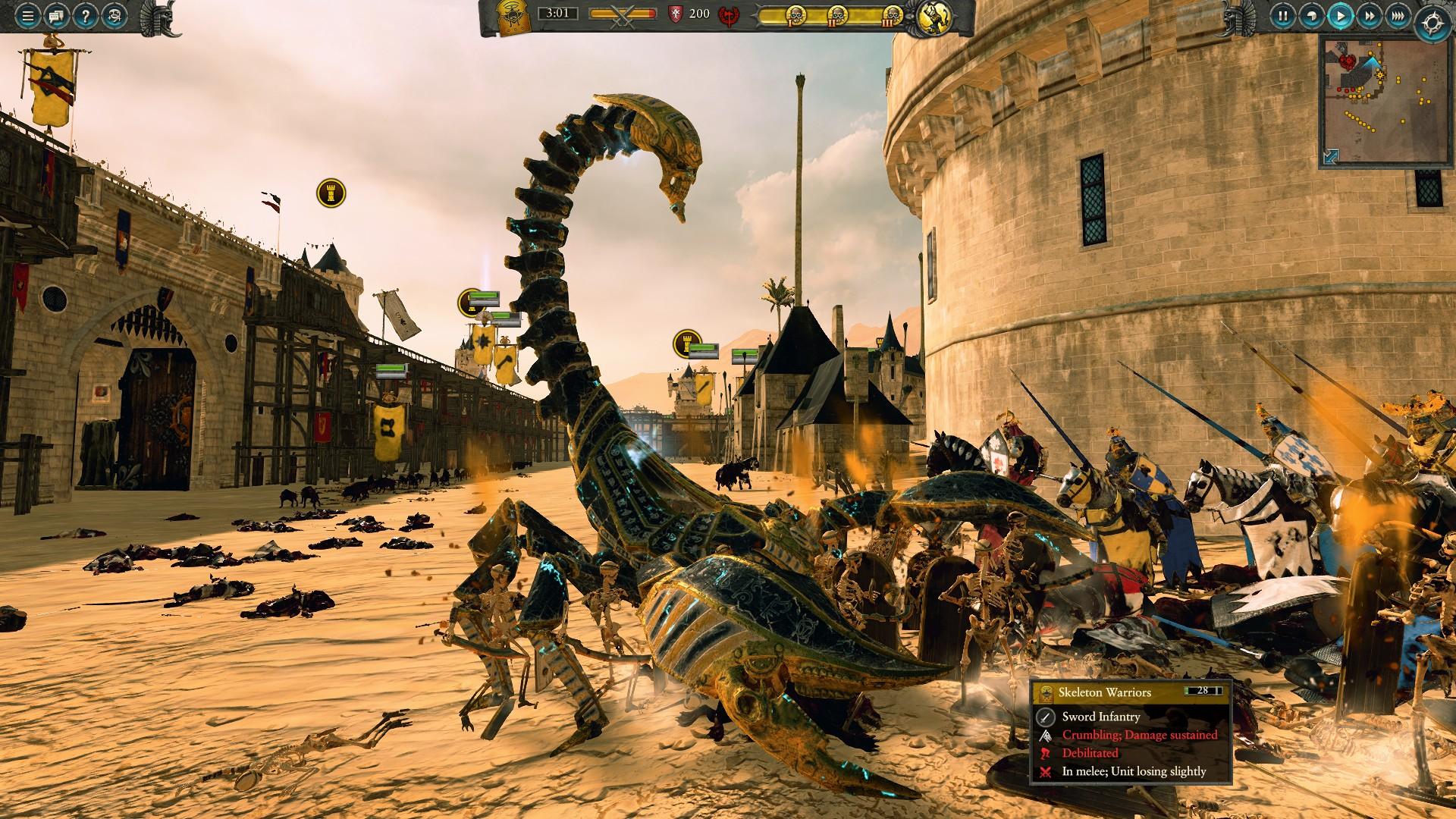Click the yellow tower capture point marker
Image resolution: width=1456 pixels, height=819 pixels.
(331, 193)
